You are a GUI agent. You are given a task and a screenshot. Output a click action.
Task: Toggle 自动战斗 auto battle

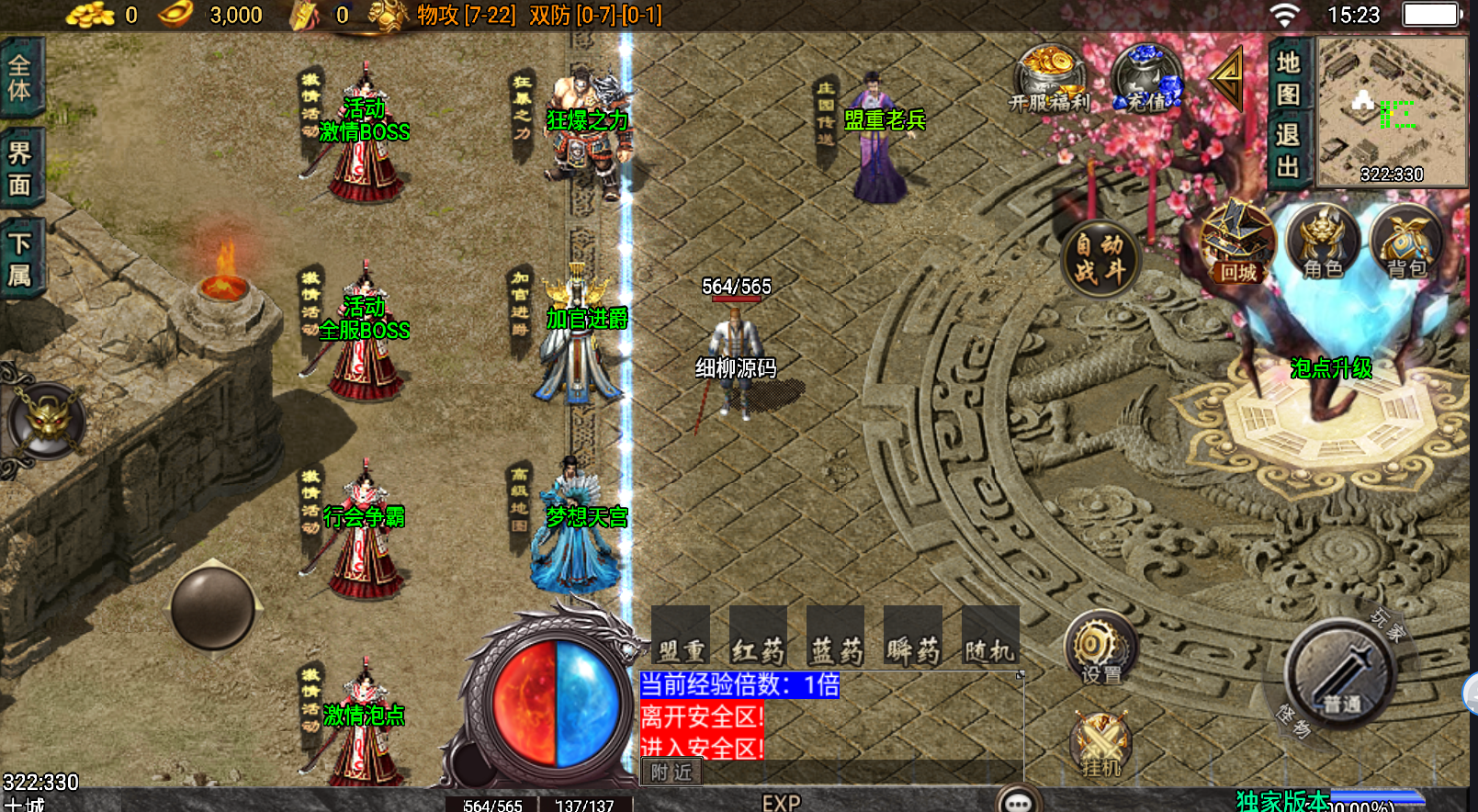coord(1100,258)
